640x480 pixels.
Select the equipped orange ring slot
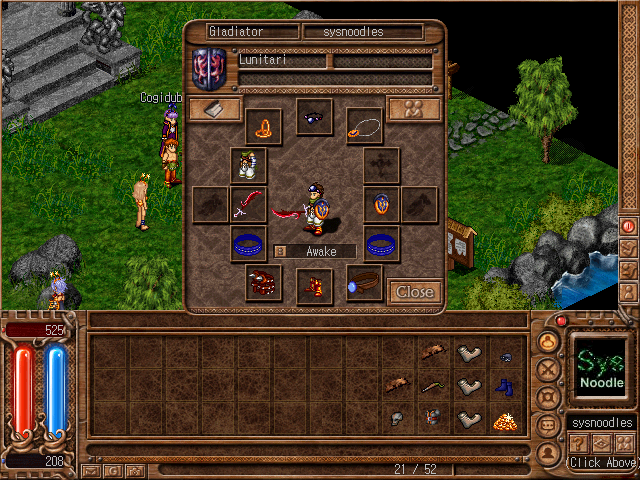coord(263,126)
